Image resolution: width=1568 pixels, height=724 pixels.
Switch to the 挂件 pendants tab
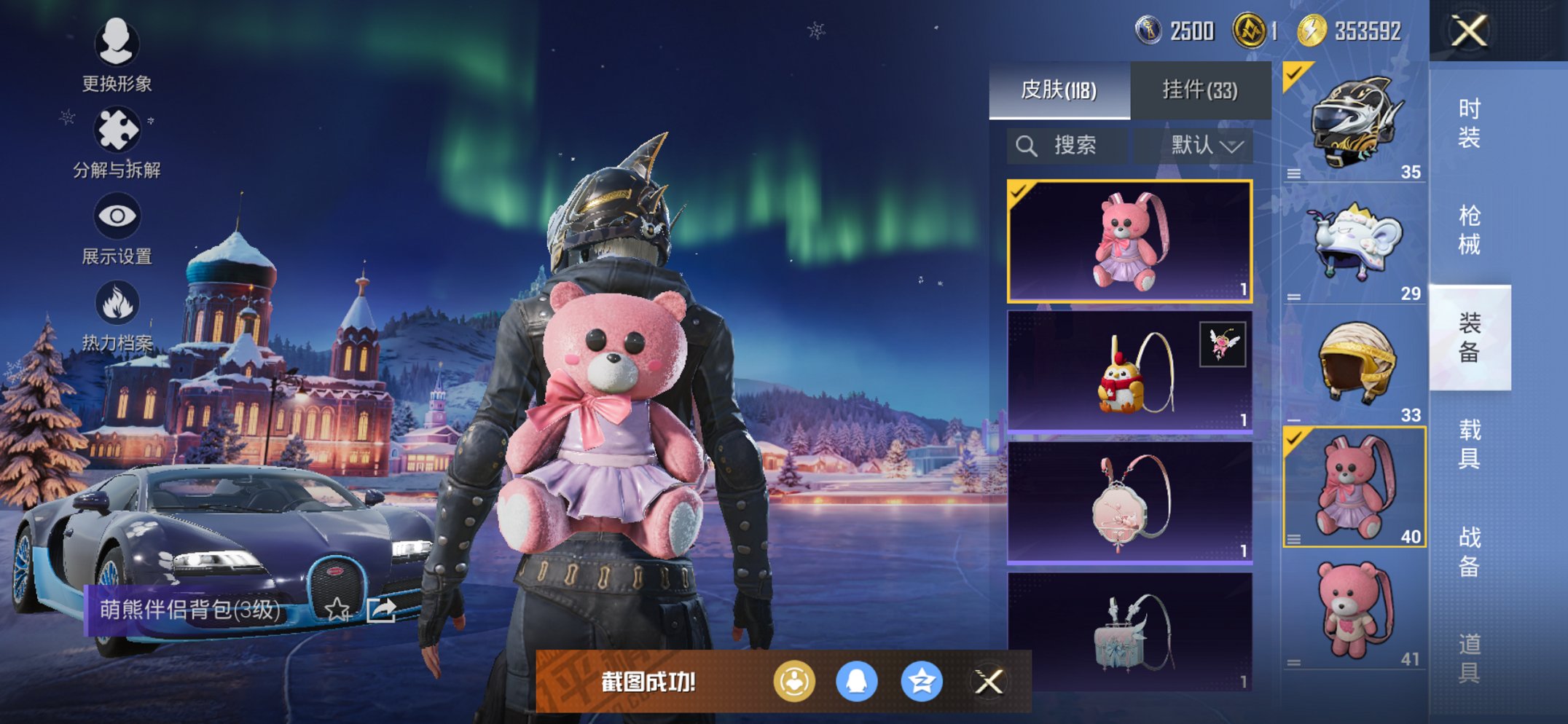[1199, 90]
